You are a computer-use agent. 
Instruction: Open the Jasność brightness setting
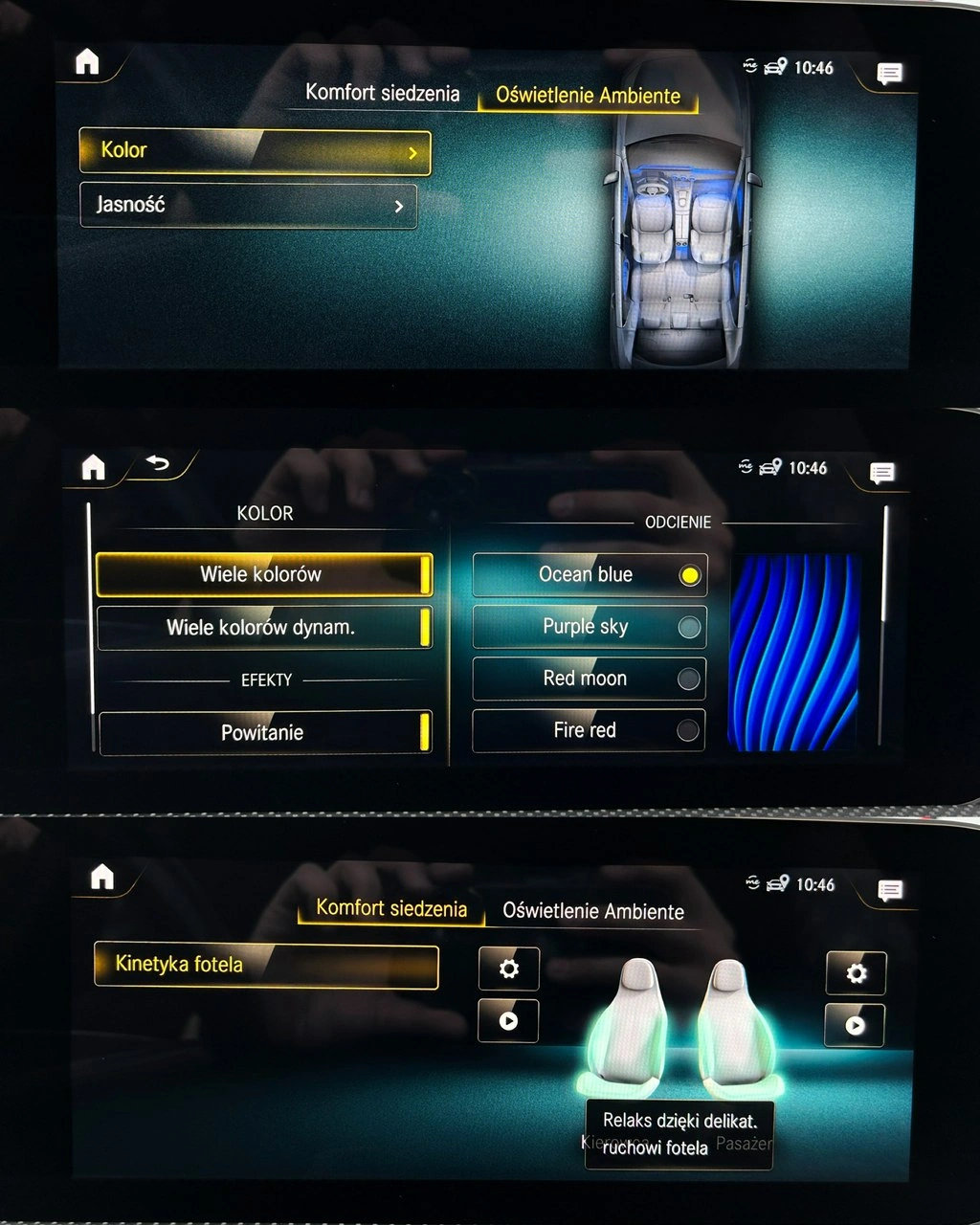tap(249, 205)
